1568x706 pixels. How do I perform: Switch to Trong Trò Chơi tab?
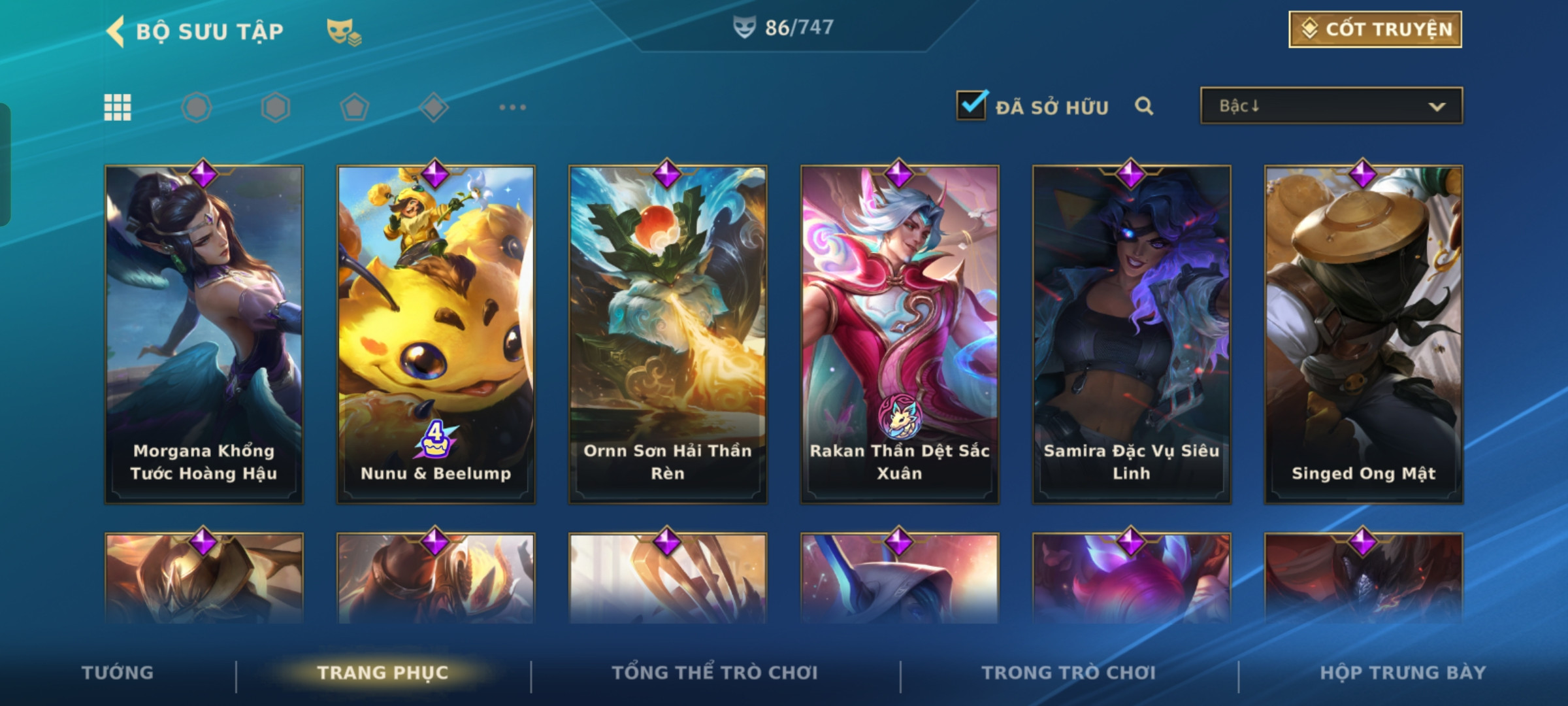click(x=1069, y=673)
